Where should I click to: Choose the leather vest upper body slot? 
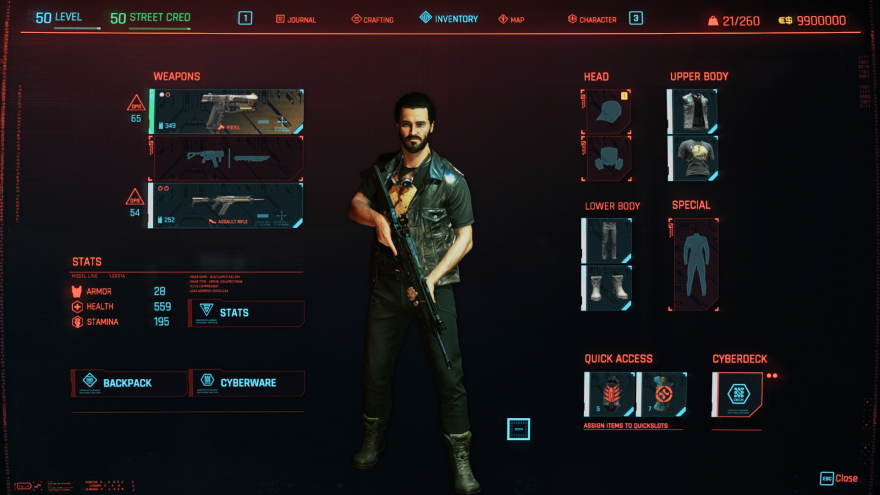pyautogui.click(x=692, y=111)
